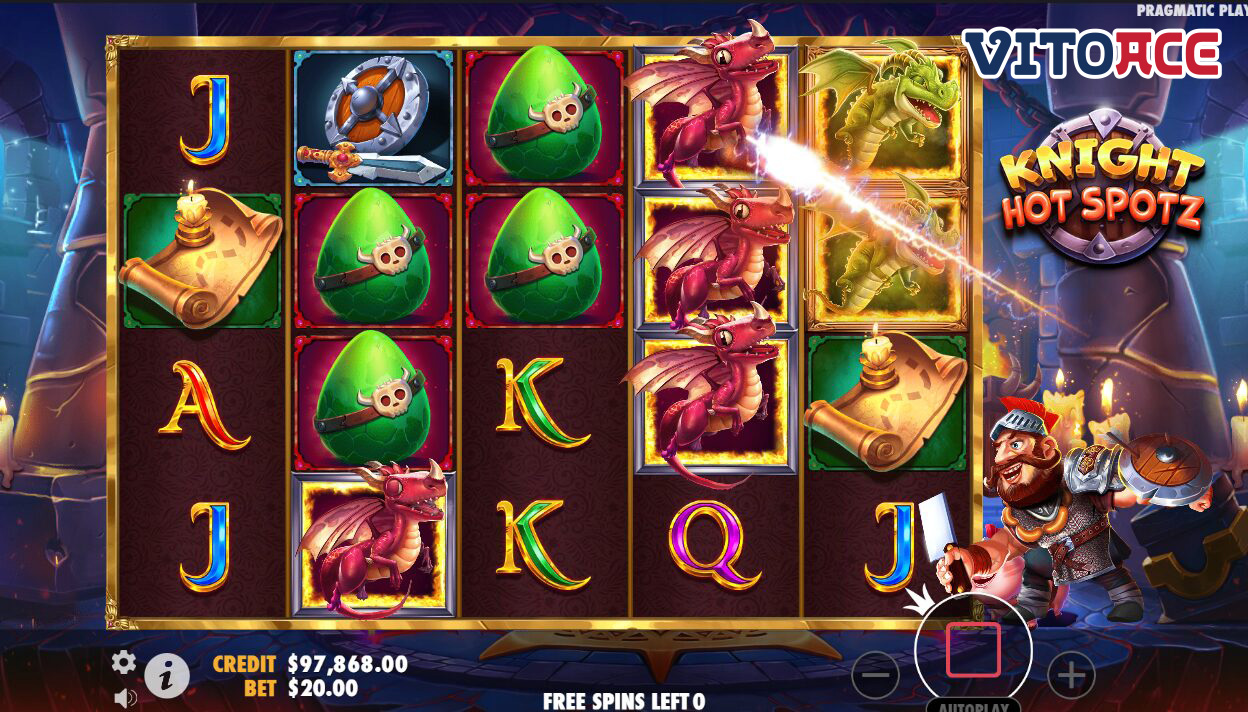This screenshot has height=712, width=1248.
Task: Increase the bet with plus button
Action: pos(1071,677)
